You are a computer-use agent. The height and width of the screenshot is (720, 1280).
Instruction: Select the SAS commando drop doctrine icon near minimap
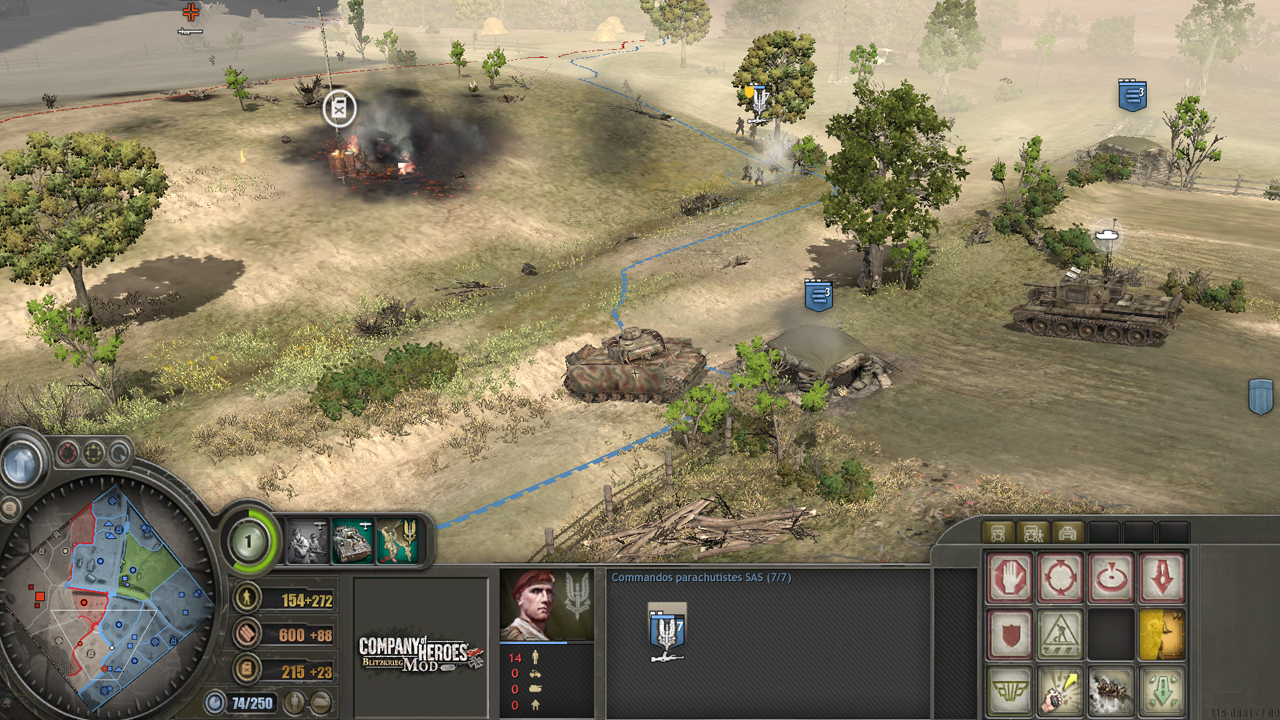[396, 542]
